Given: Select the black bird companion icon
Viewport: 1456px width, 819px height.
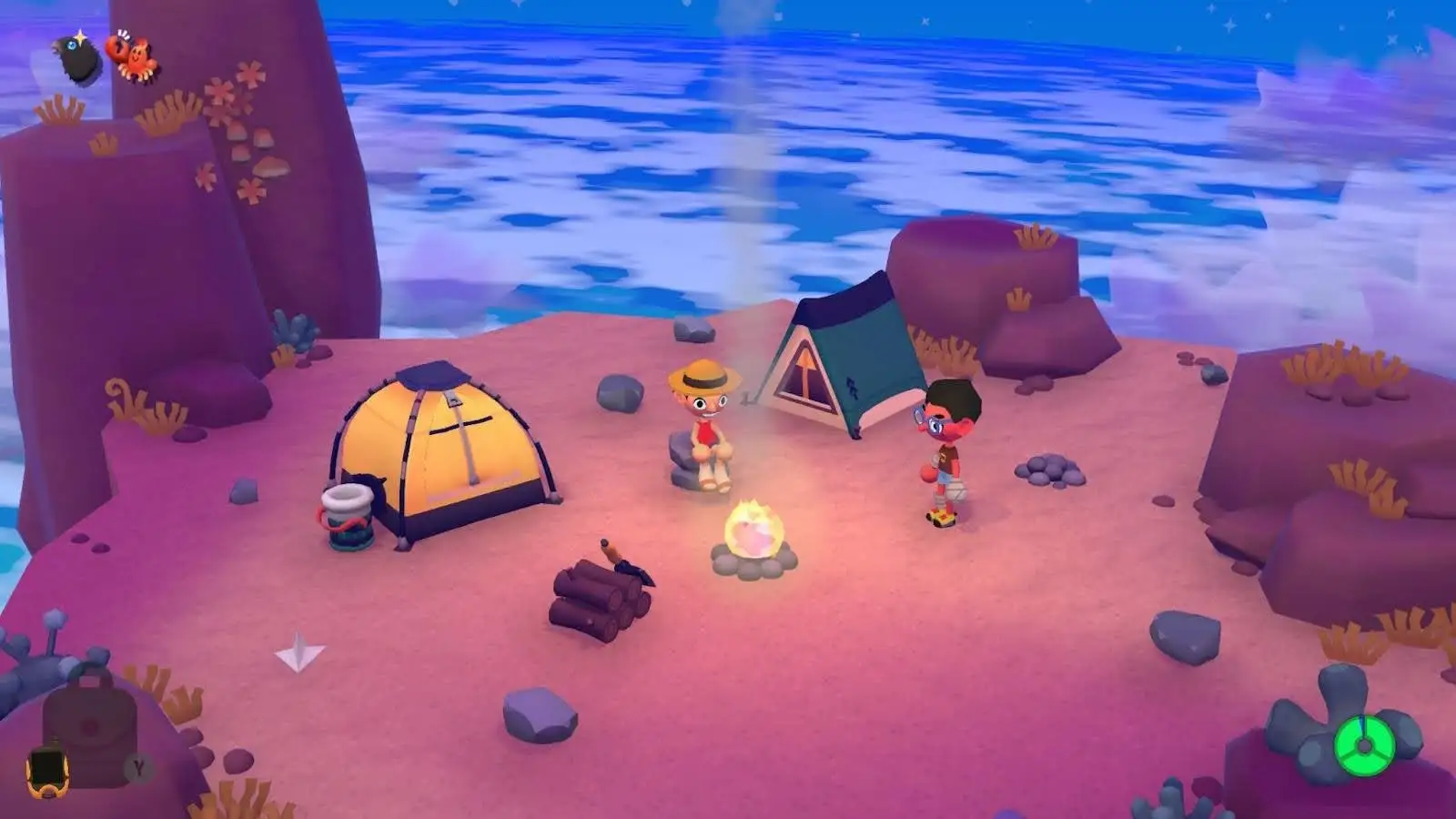Looking at the screenshot, I should (76, 57).
